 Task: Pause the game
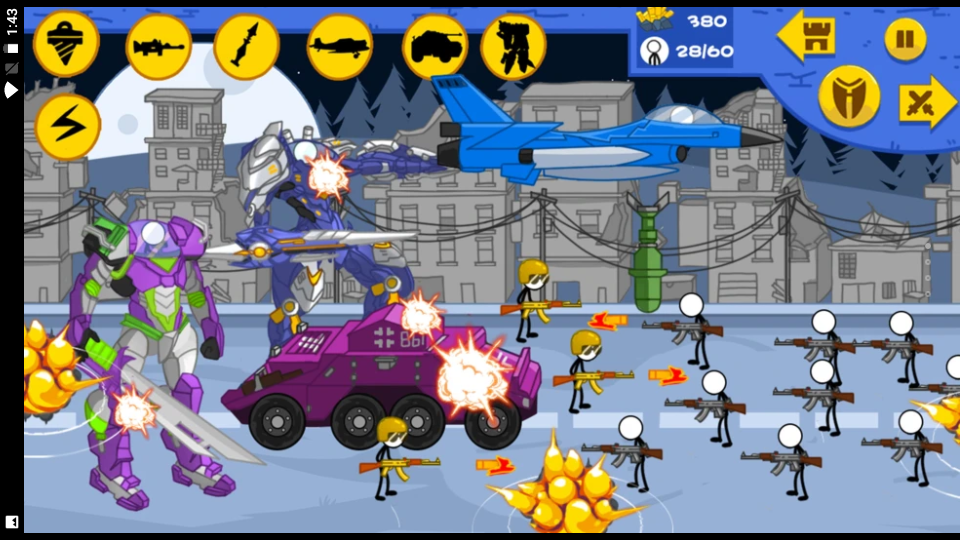[905, 39]
